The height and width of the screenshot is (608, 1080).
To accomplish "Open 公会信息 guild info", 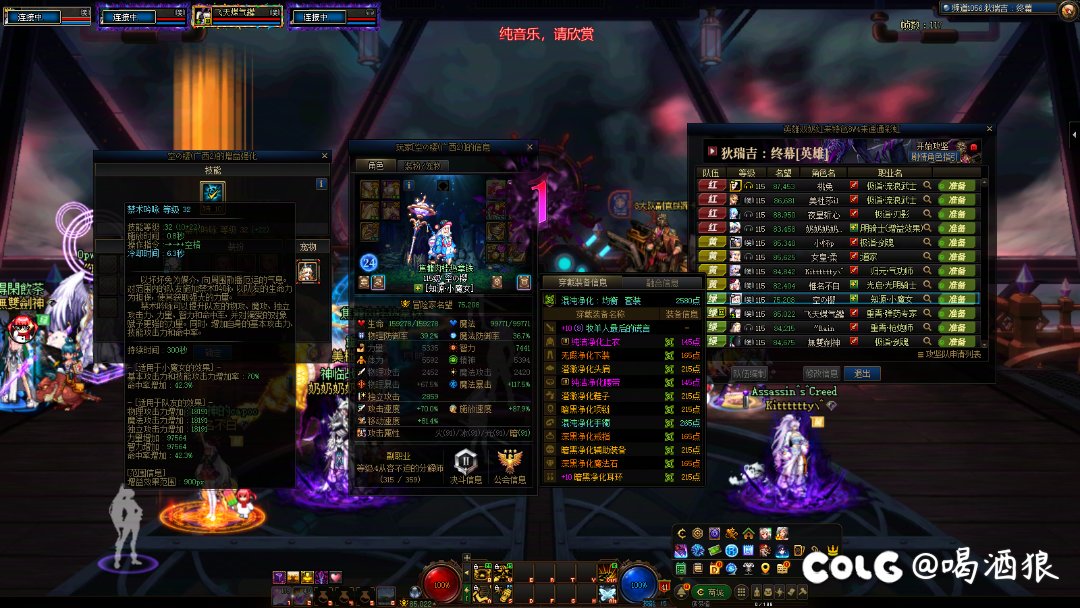I will coord(511,467).
